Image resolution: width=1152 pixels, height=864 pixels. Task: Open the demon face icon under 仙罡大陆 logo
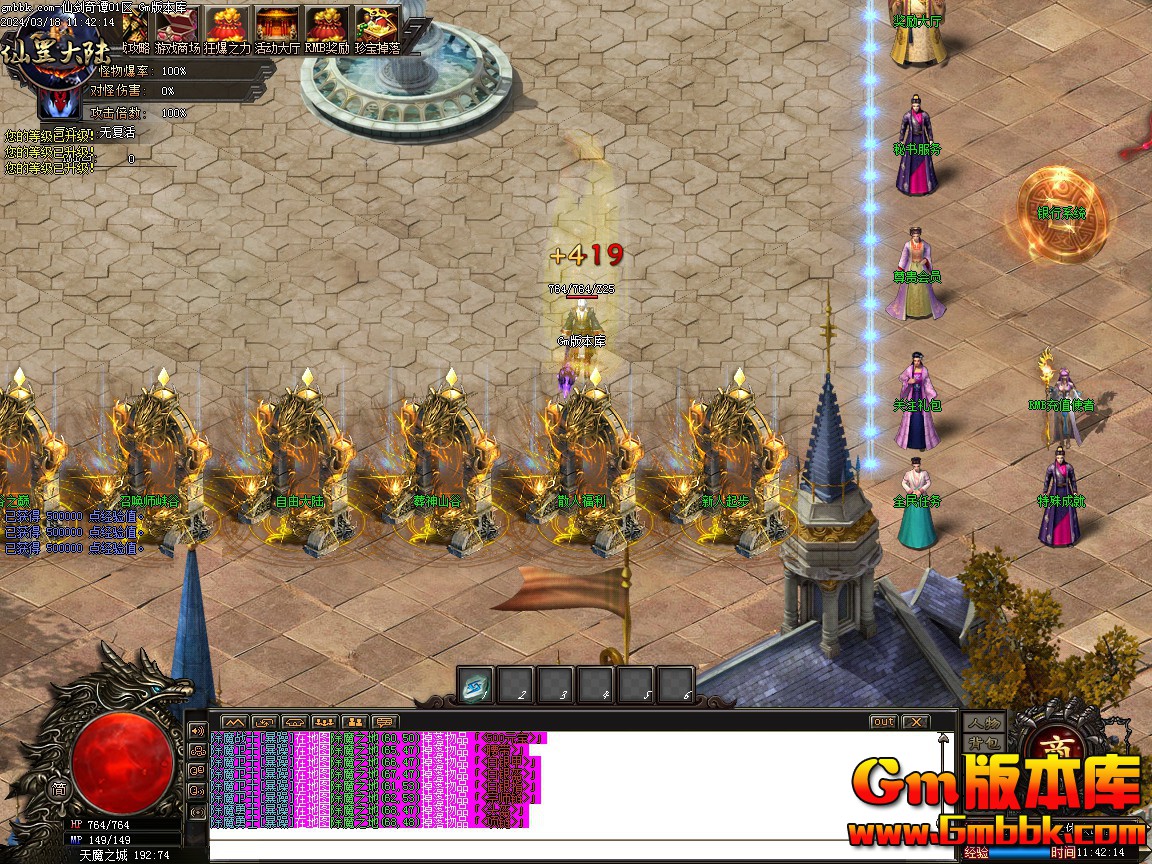coord(62,101)
